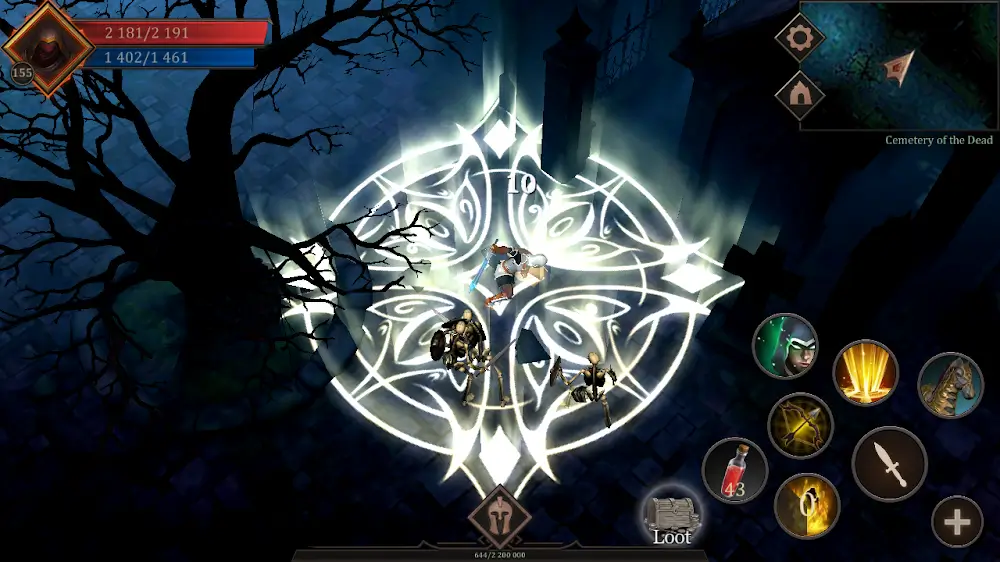Open the gear settings button
Image resolution: width=1000 pixels, height=562 pixels.
click(800, 39)
